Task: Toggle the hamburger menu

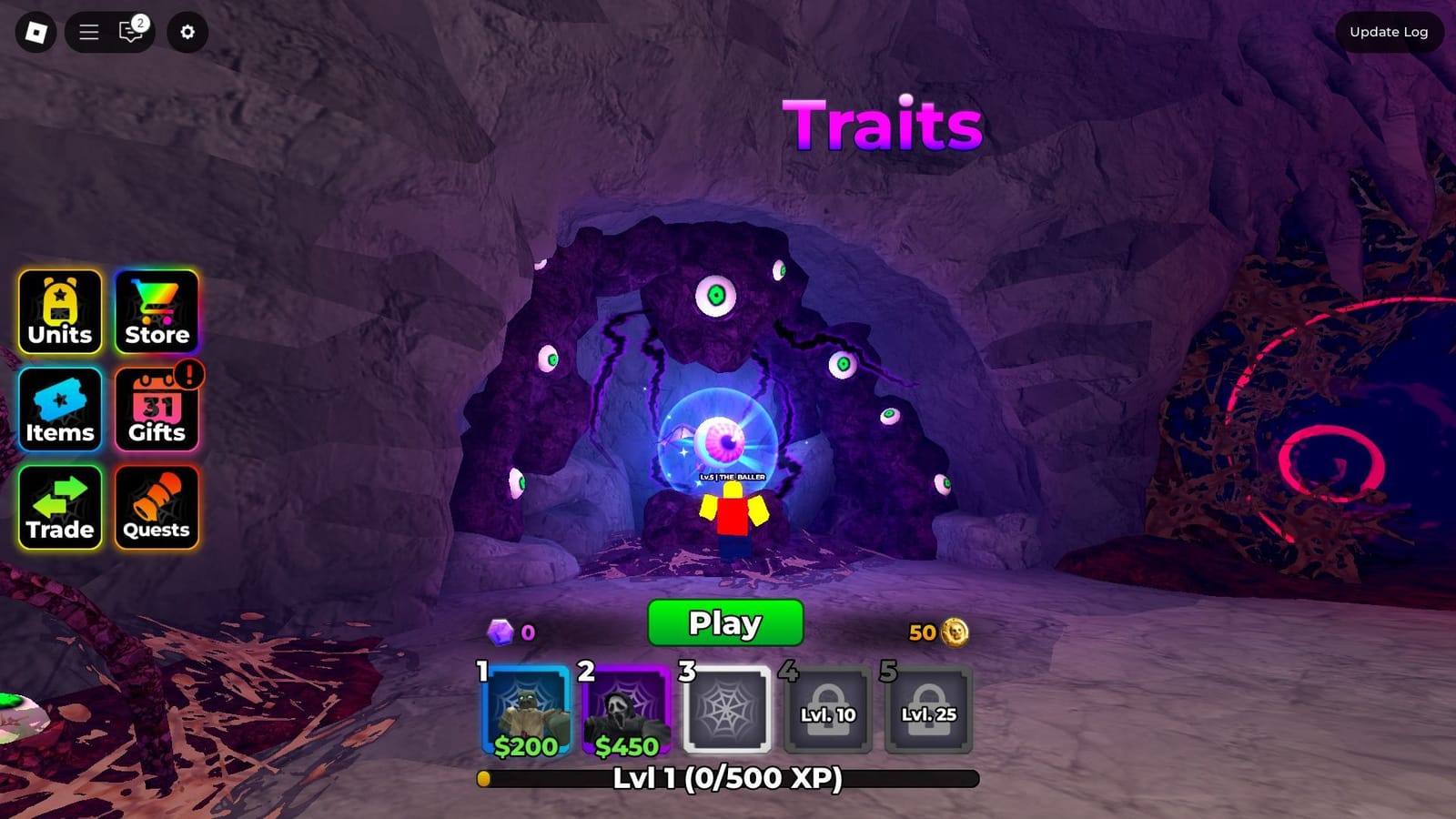Action: tap(87, 31)
